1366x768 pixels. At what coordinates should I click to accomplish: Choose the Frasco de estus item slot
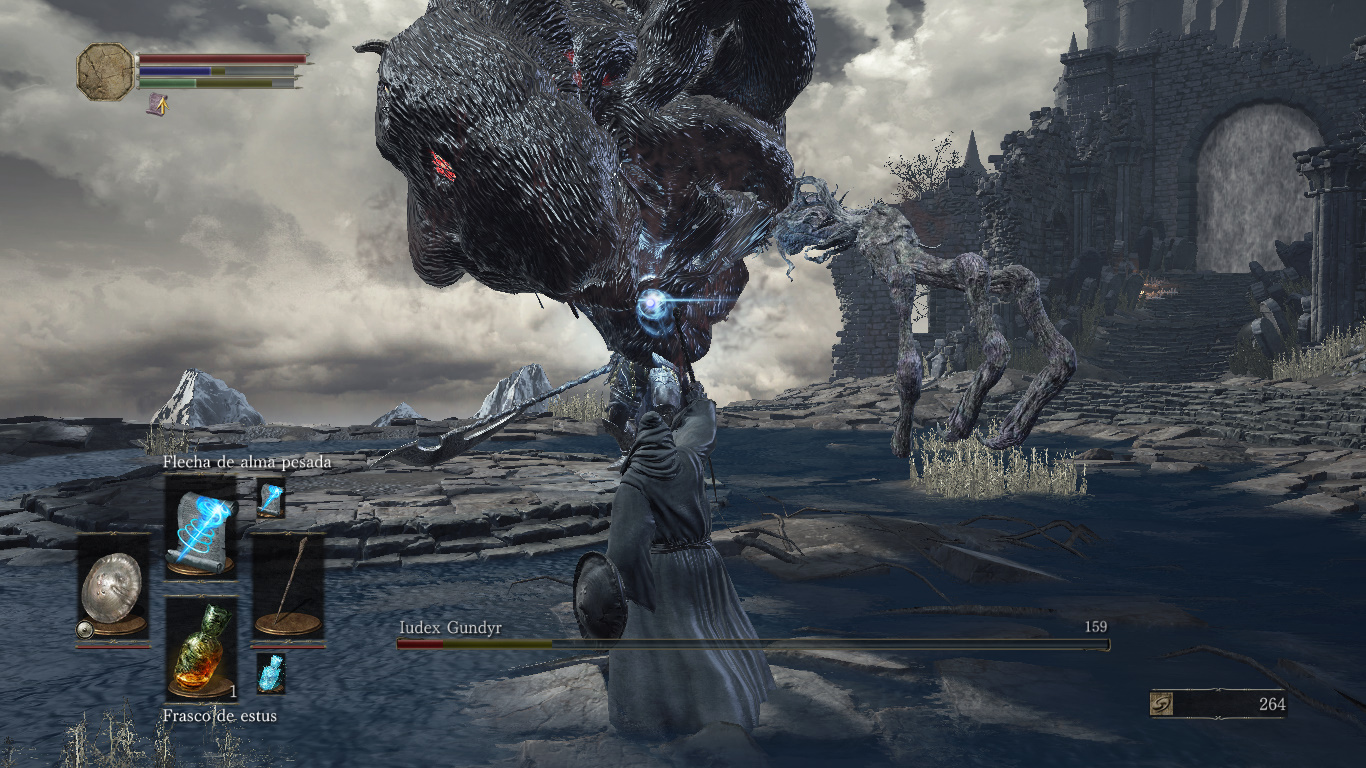coord(201,649)
